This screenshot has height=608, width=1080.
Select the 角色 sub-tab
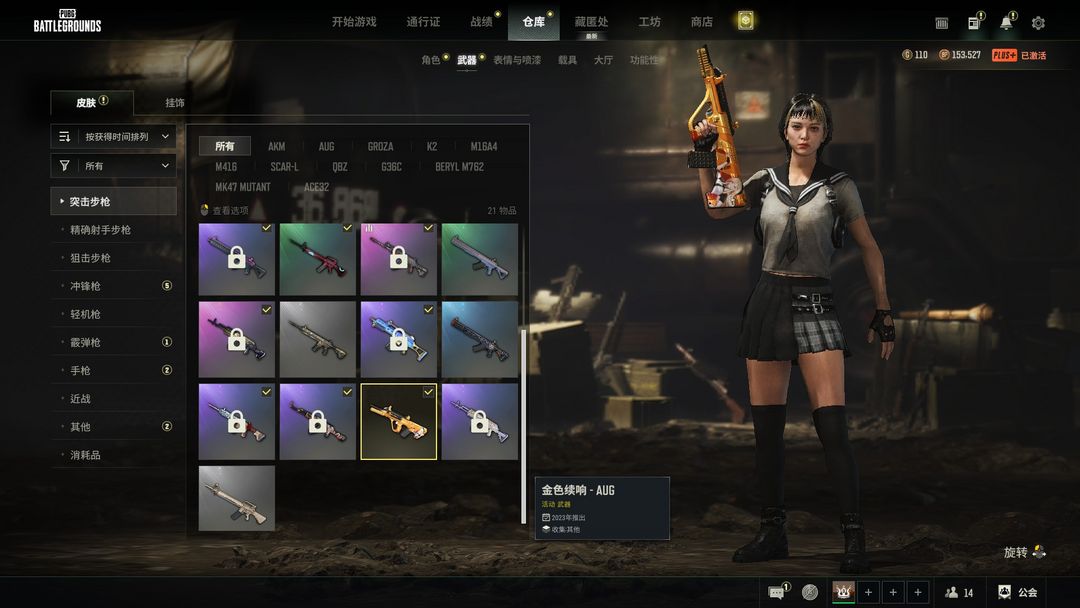431,60
